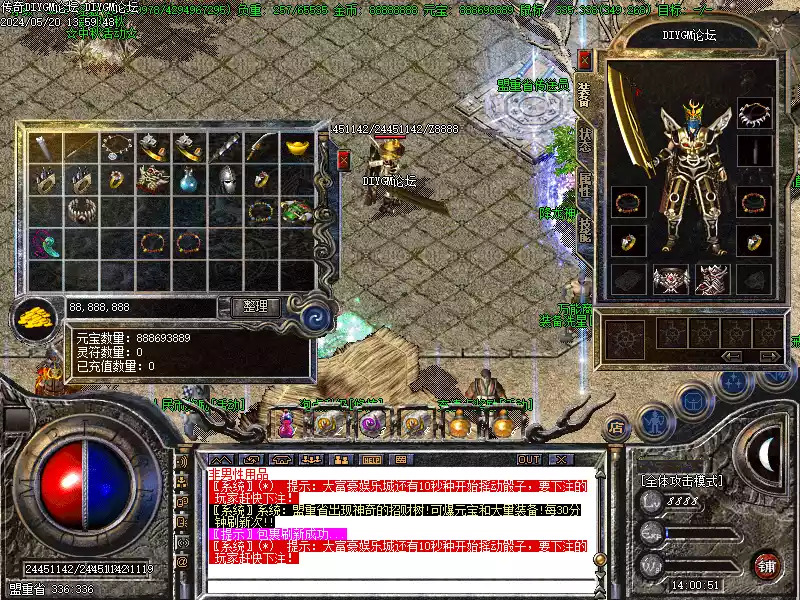Select the gold ingot in the bag
Screen dimensions: 800x600
click(x=296, y=148)
